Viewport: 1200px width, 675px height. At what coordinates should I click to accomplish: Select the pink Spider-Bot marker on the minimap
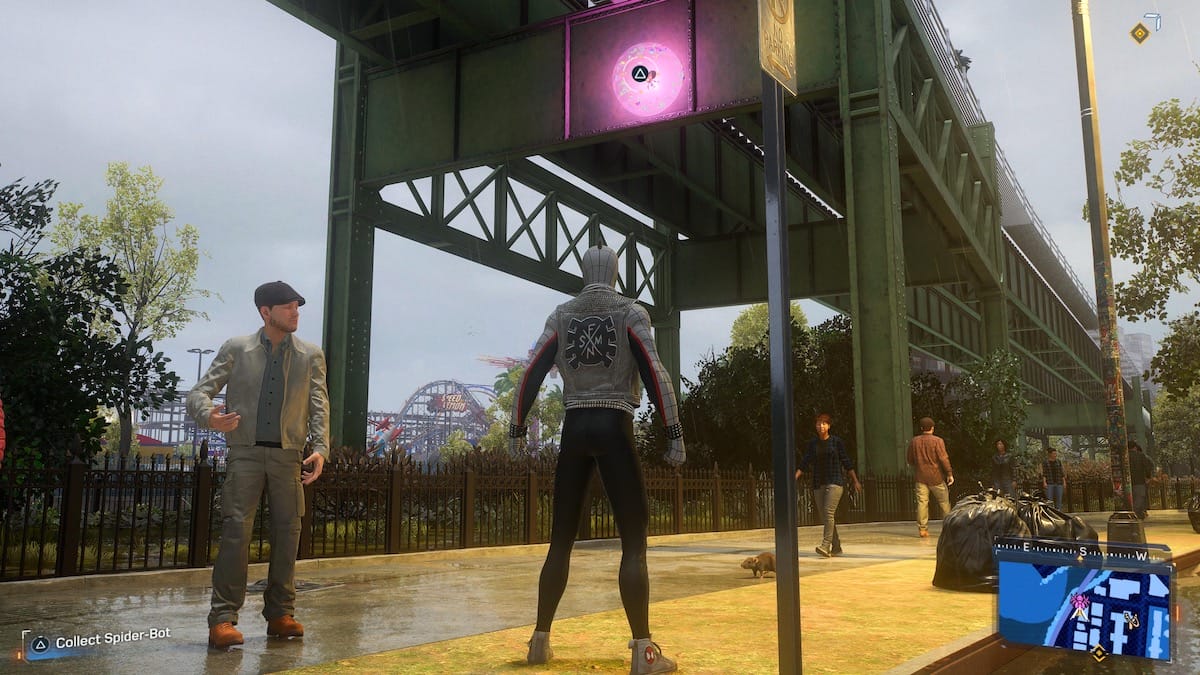tap(1080, 602)
